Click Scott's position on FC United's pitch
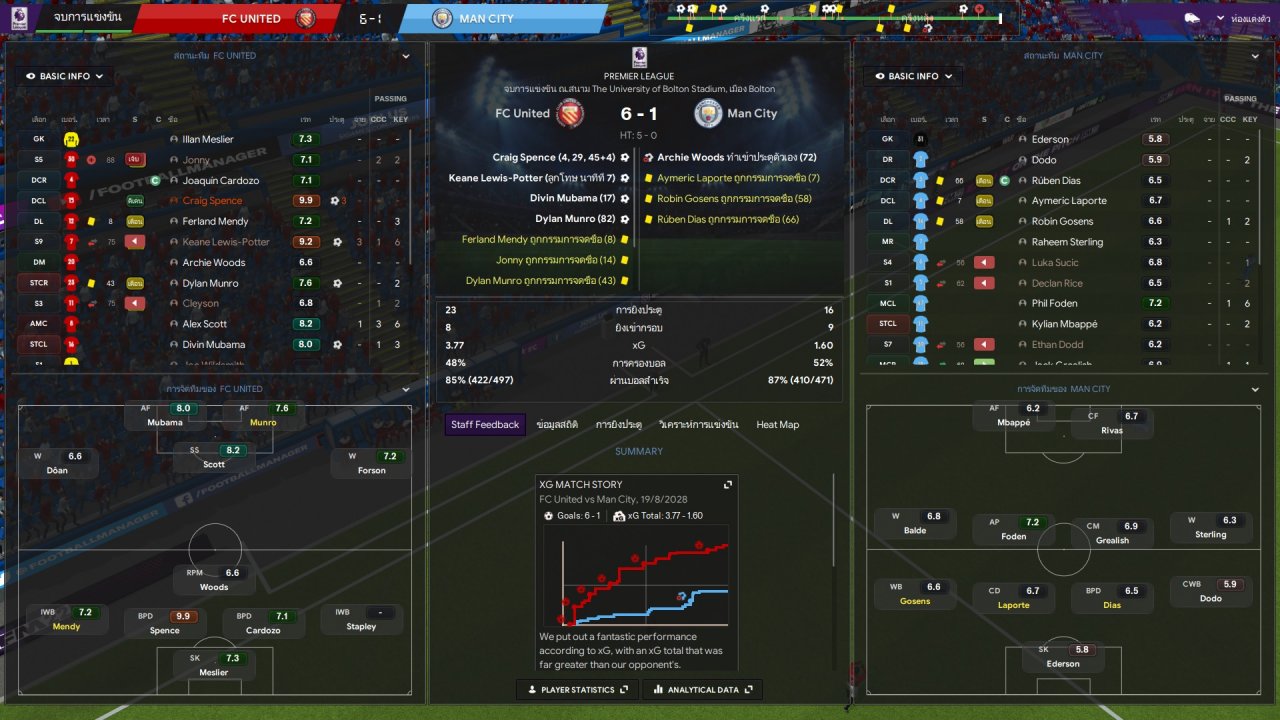Screen dimensions: 1280x720 tap(214, 457)
